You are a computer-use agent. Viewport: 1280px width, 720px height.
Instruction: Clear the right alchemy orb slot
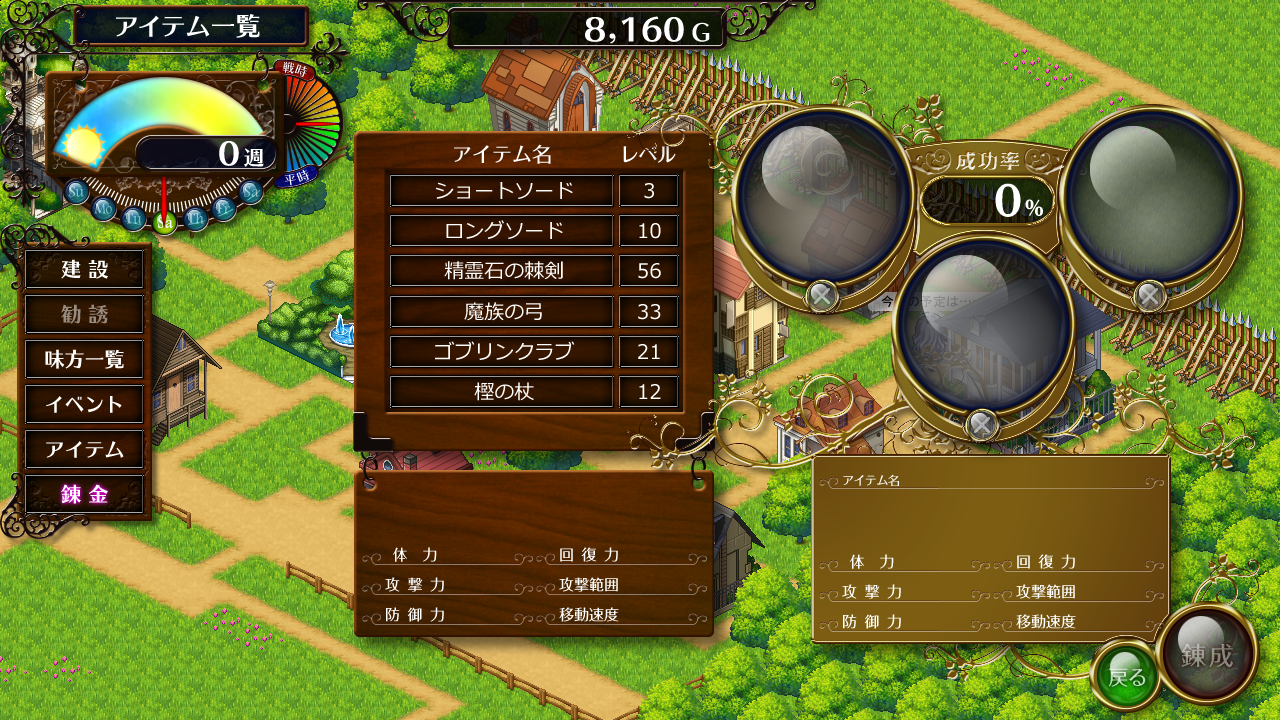click(x=1149, y=295)
